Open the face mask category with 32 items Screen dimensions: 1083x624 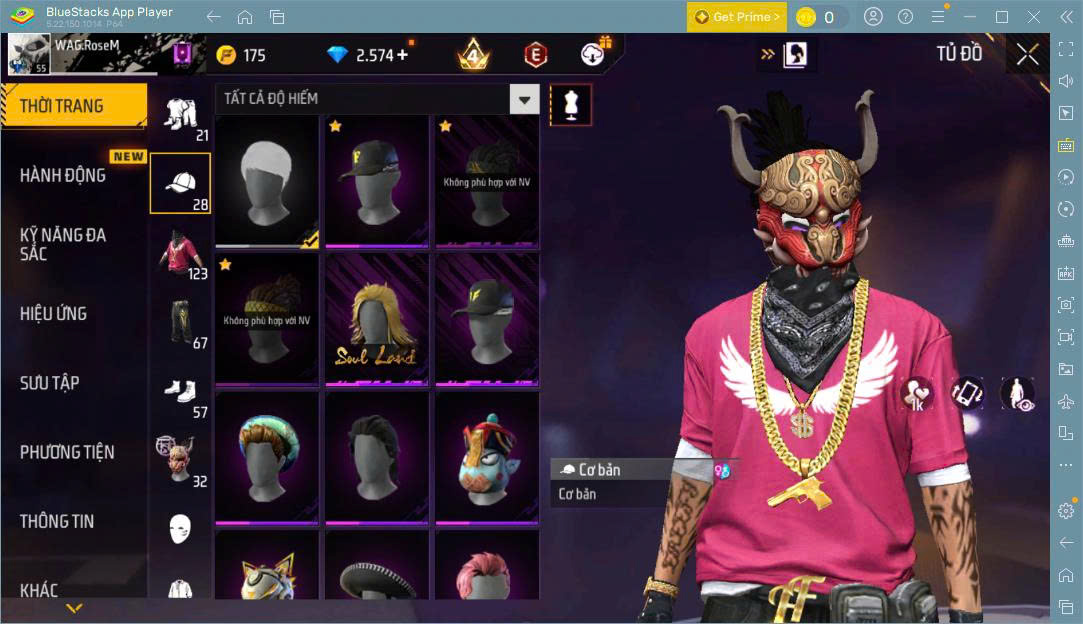[180, 460]
